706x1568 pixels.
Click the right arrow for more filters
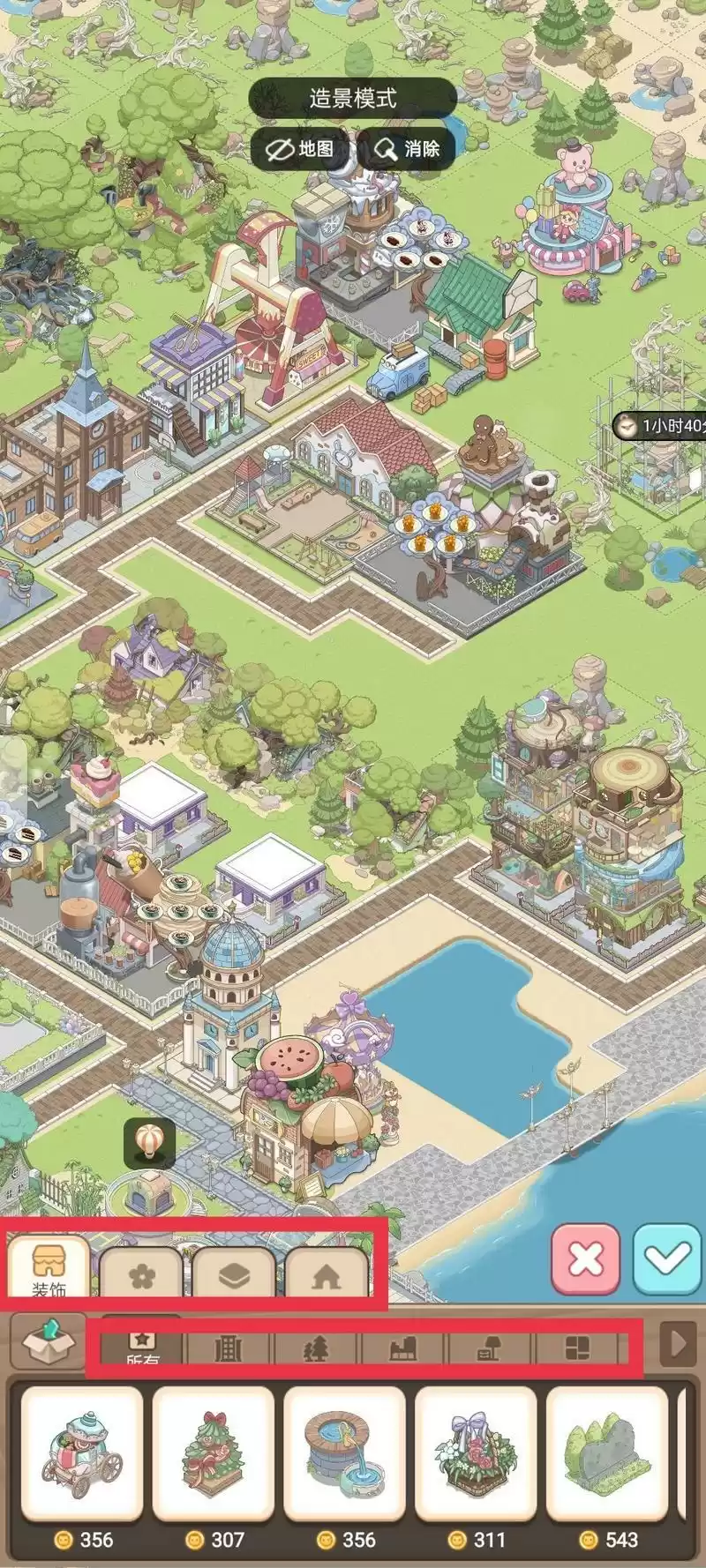point(679,1344)
